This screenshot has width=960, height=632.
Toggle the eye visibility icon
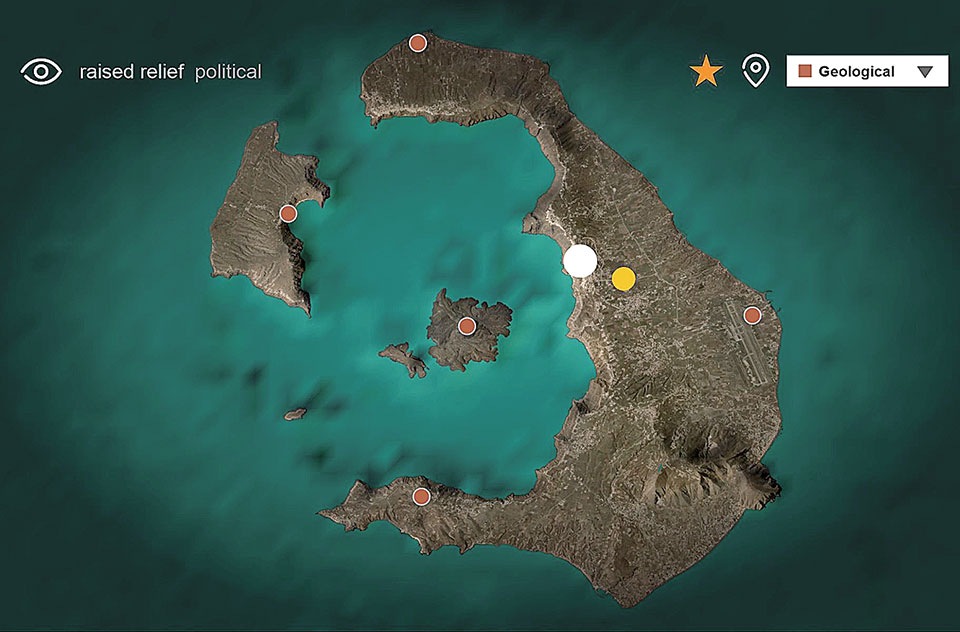click(x=41, y=71)
